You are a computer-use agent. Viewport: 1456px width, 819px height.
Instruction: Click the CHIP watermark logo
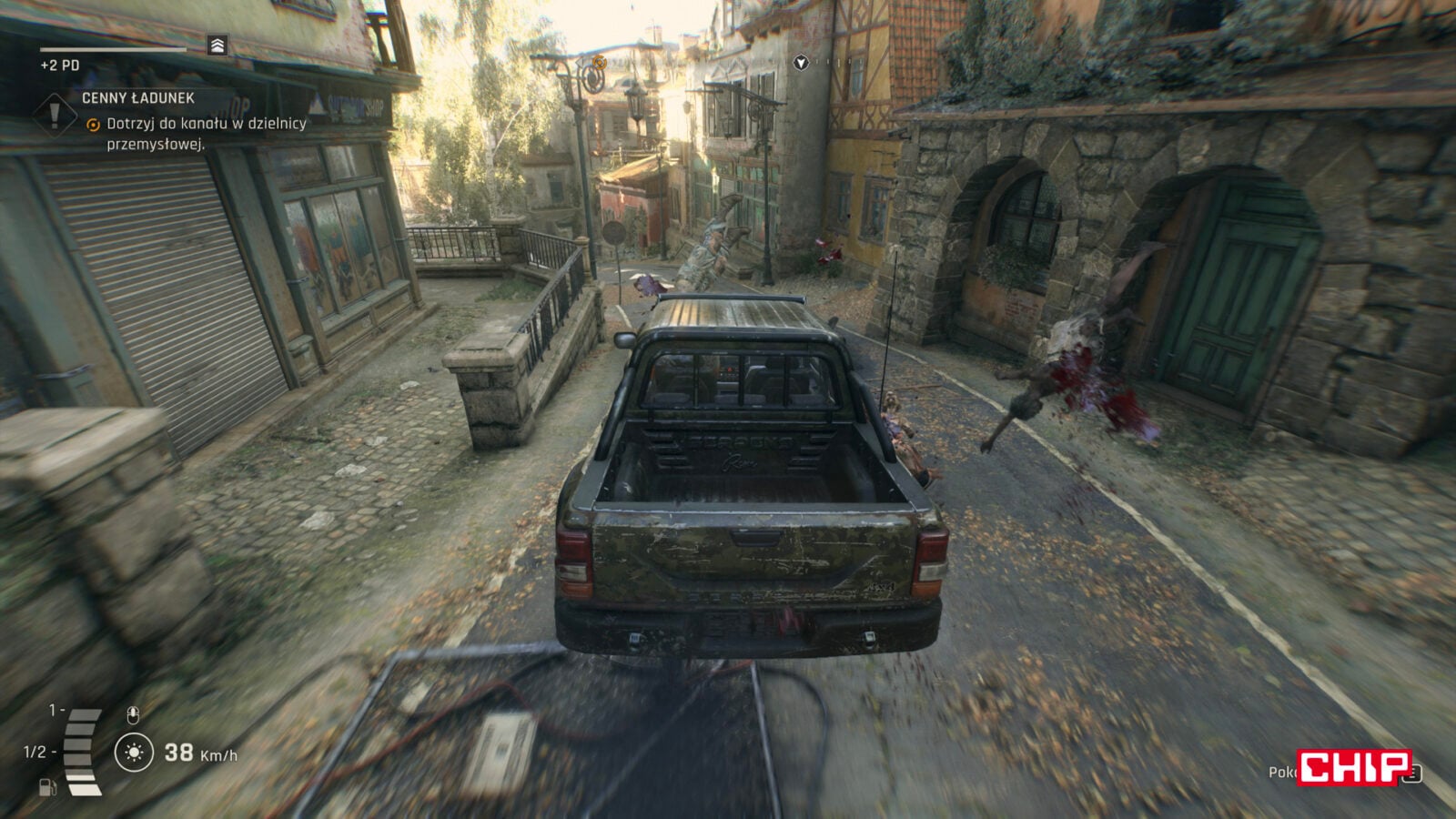click(x=1354, y=767)
